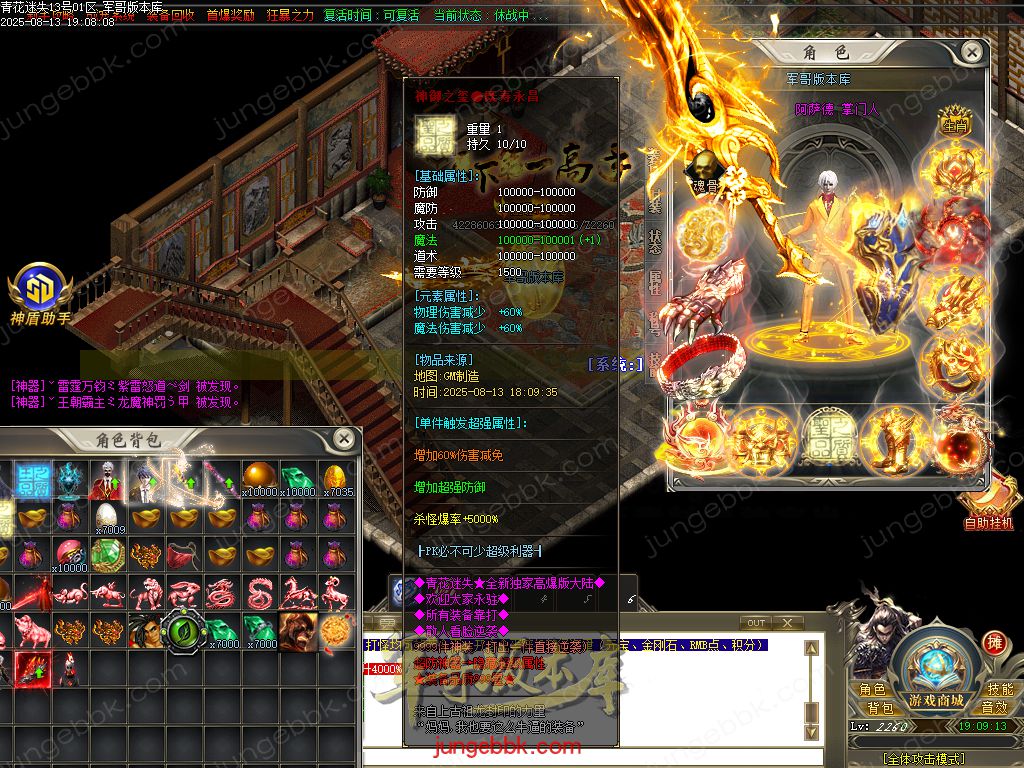This screenshot has height=768, width=1024.
Task: Click the red 摊 stall button
Action: (993, 642)
